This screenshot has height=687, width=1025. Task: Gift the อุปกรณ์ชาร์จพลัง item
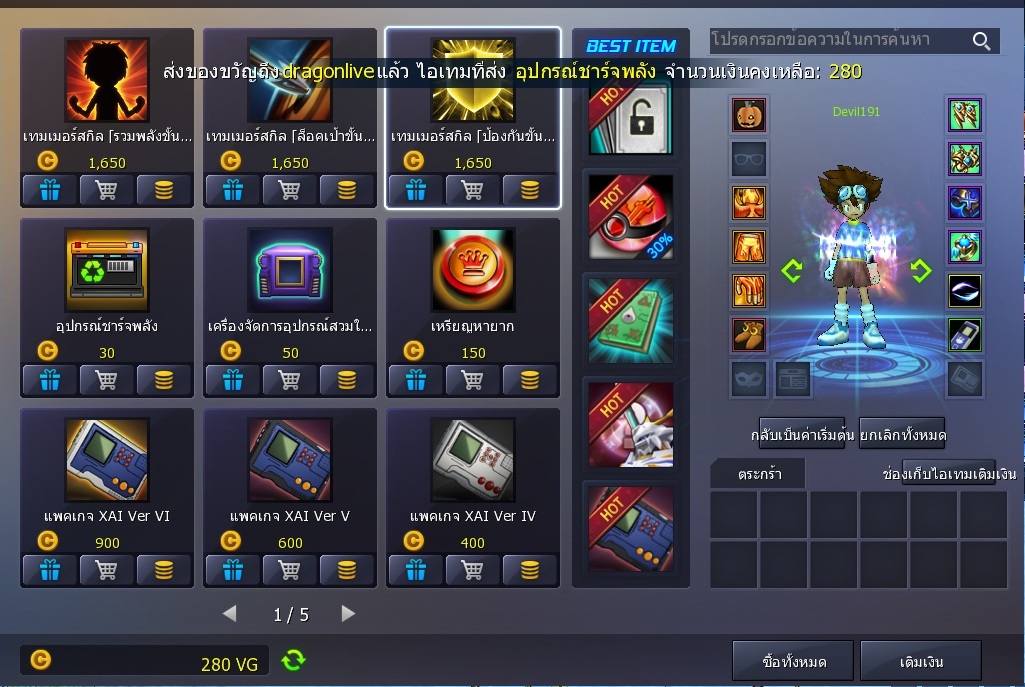(x=49, y=379)
